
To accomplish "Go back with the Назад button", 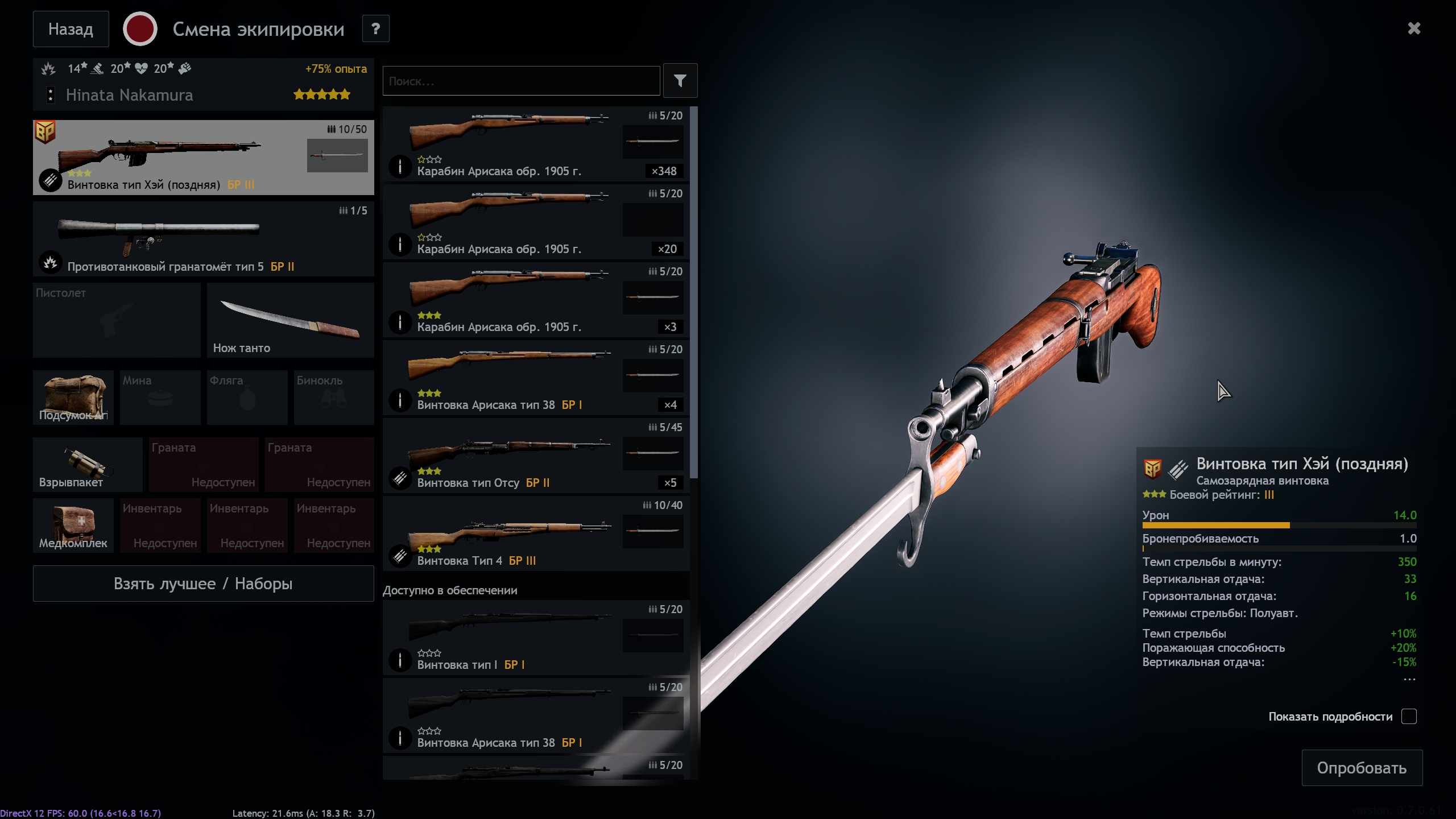I will click(71, 29).
